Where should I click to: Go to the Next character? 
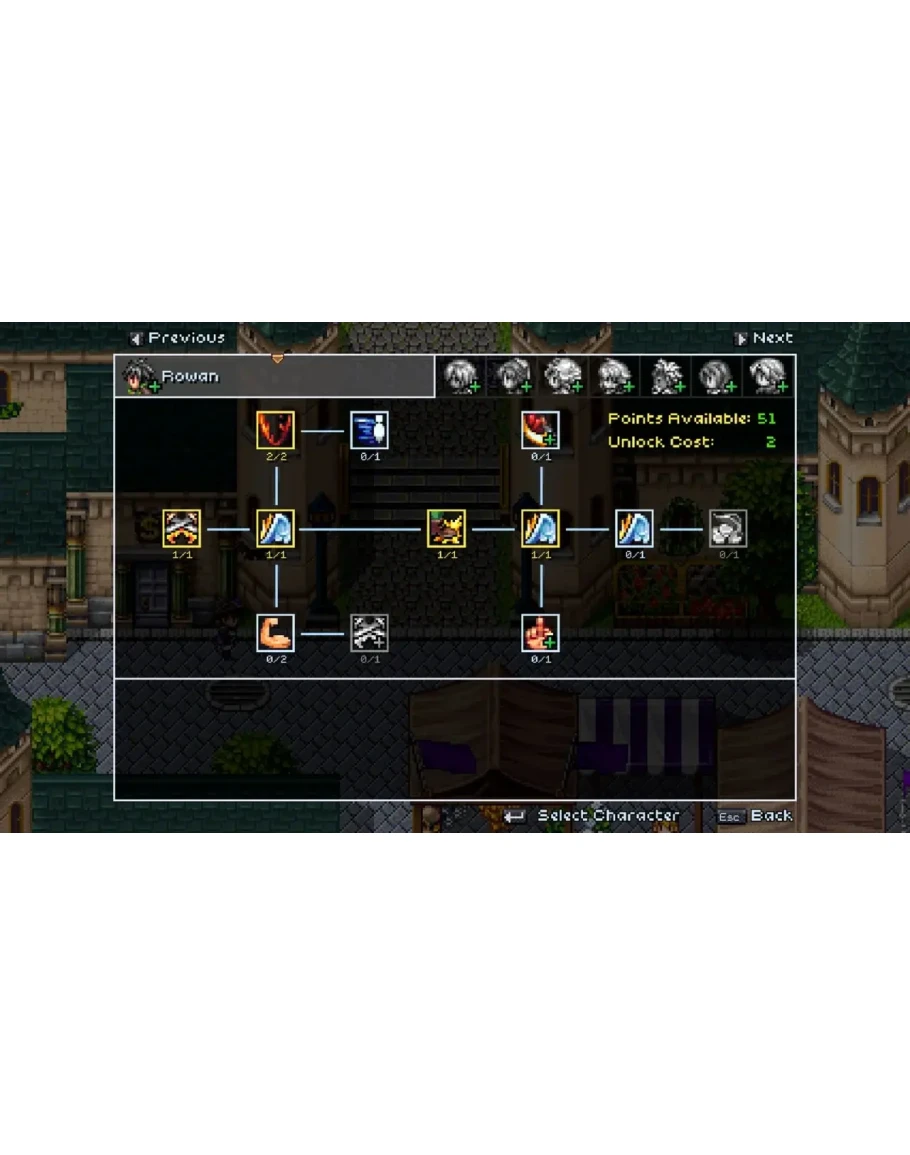click(x=764, y=338)
